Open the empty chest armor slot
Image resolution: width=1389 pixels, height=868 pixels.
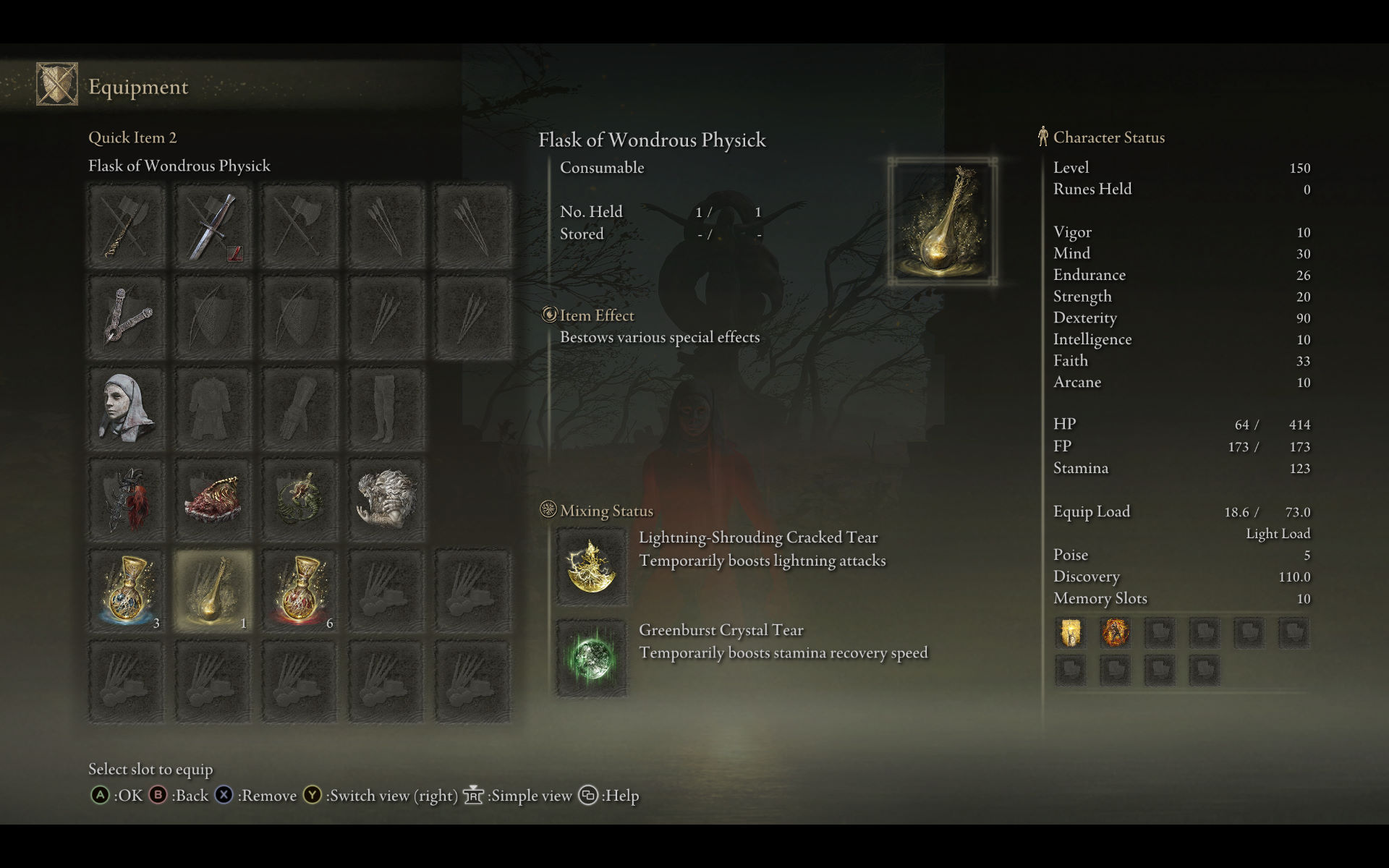(213, 408)
